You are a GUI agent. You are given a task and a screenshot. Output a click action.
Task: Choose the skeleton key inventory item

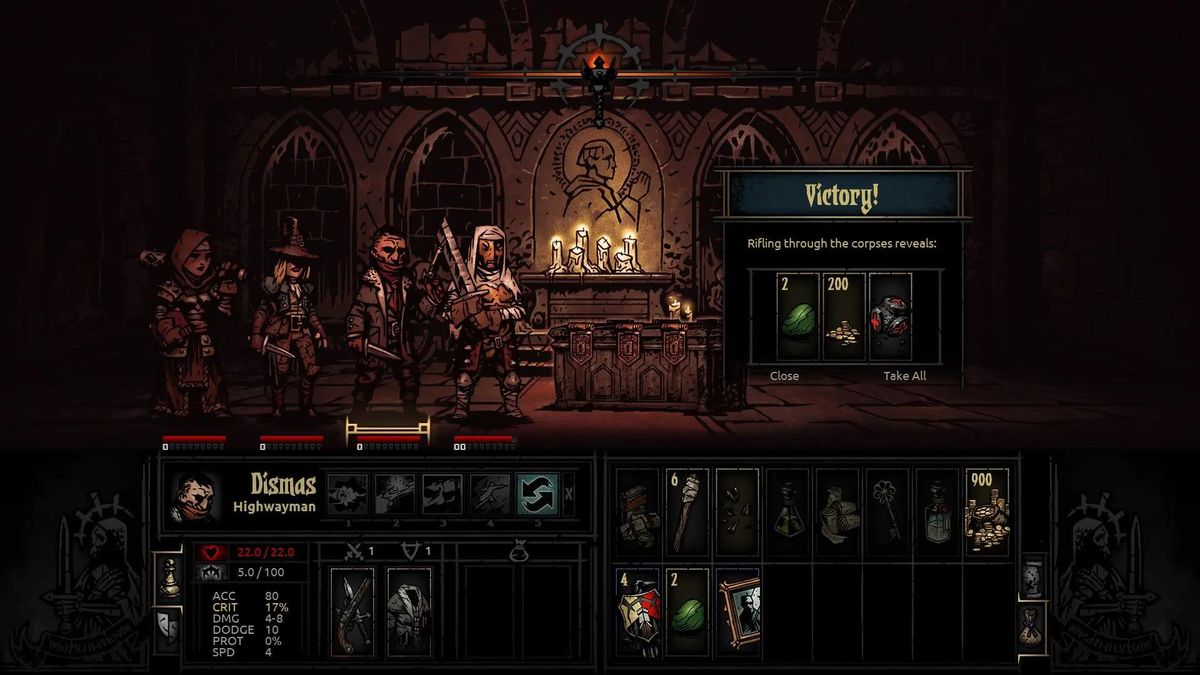[887, 511]
